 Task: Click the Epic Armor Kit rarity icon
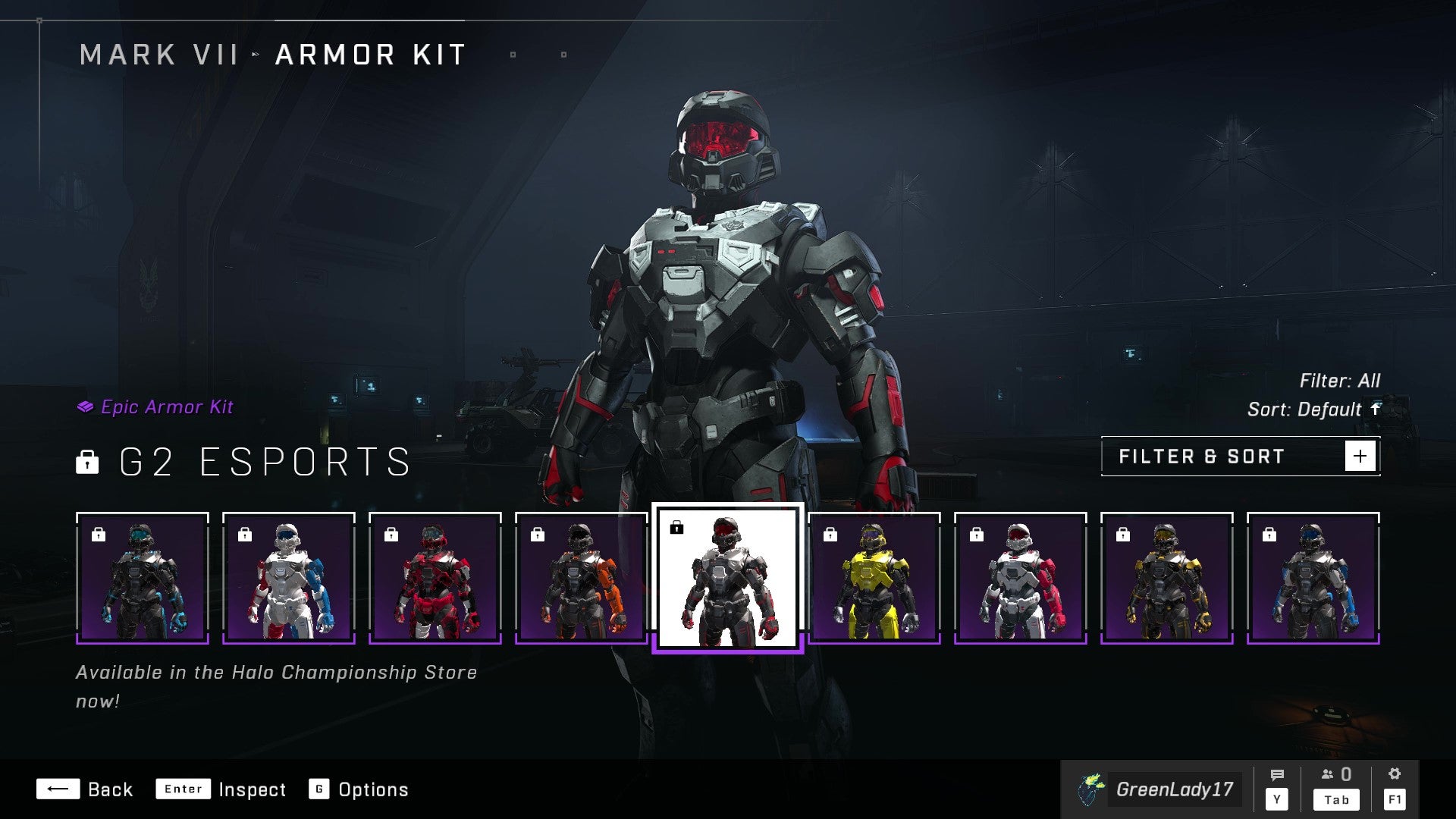pos(86,406)
